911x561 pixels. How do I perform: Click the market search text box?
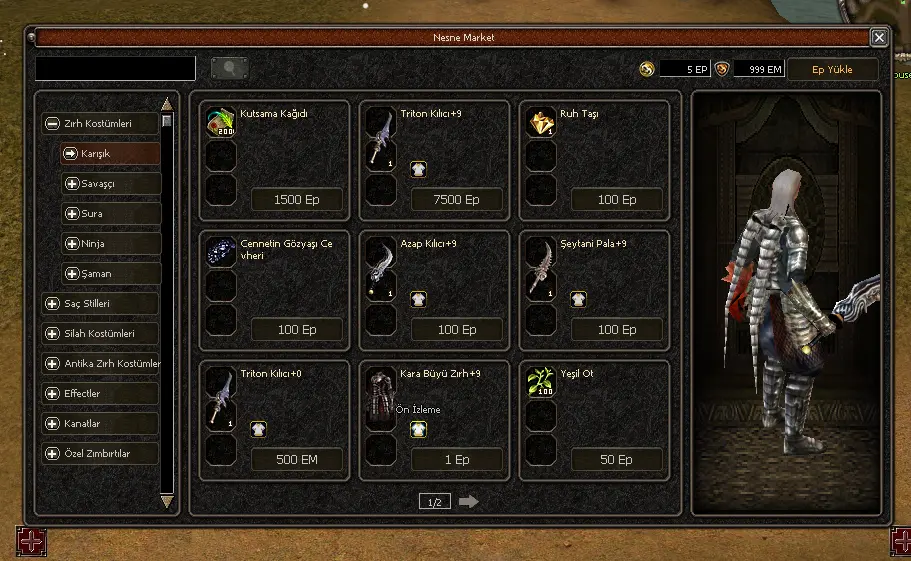(x=115, y=68)
